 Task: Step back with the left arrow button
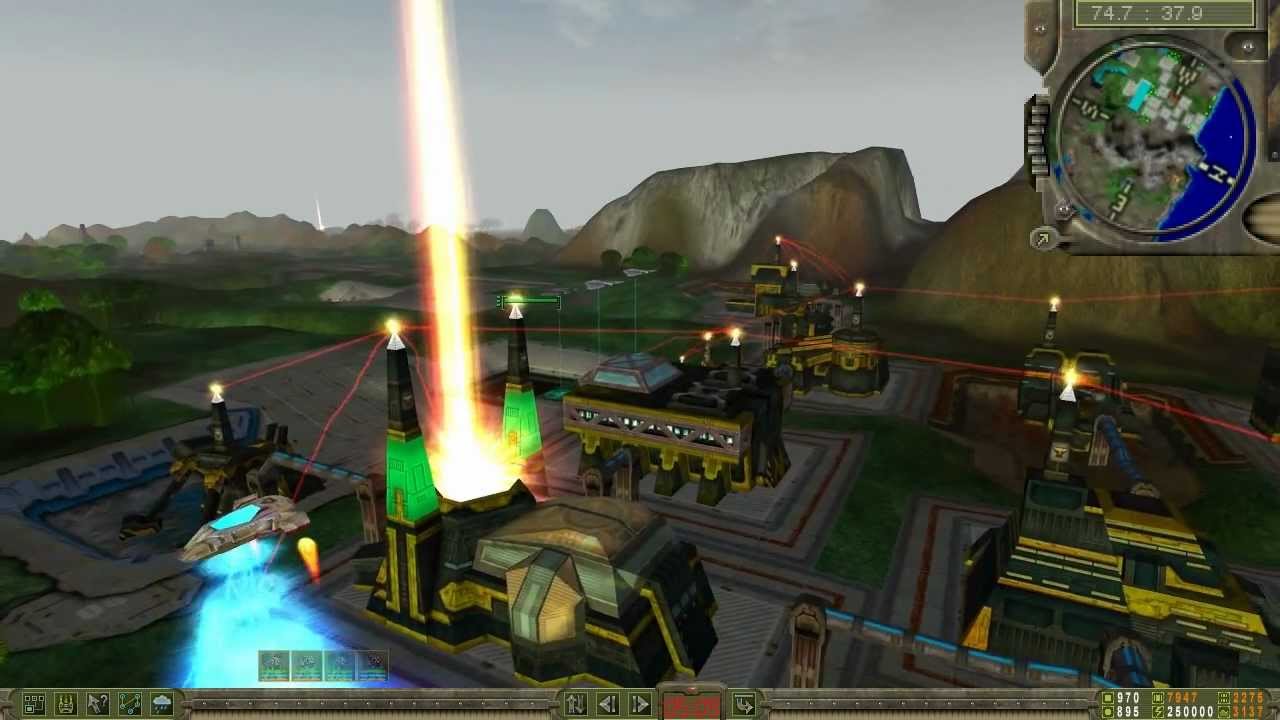point(607,704)
